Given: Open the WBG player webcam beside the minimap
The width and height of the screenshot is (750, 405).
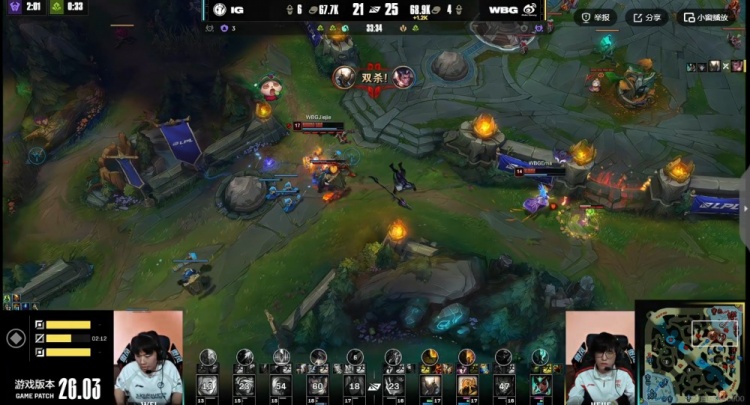Looking at the screenshot, I should tap(600, 357).
